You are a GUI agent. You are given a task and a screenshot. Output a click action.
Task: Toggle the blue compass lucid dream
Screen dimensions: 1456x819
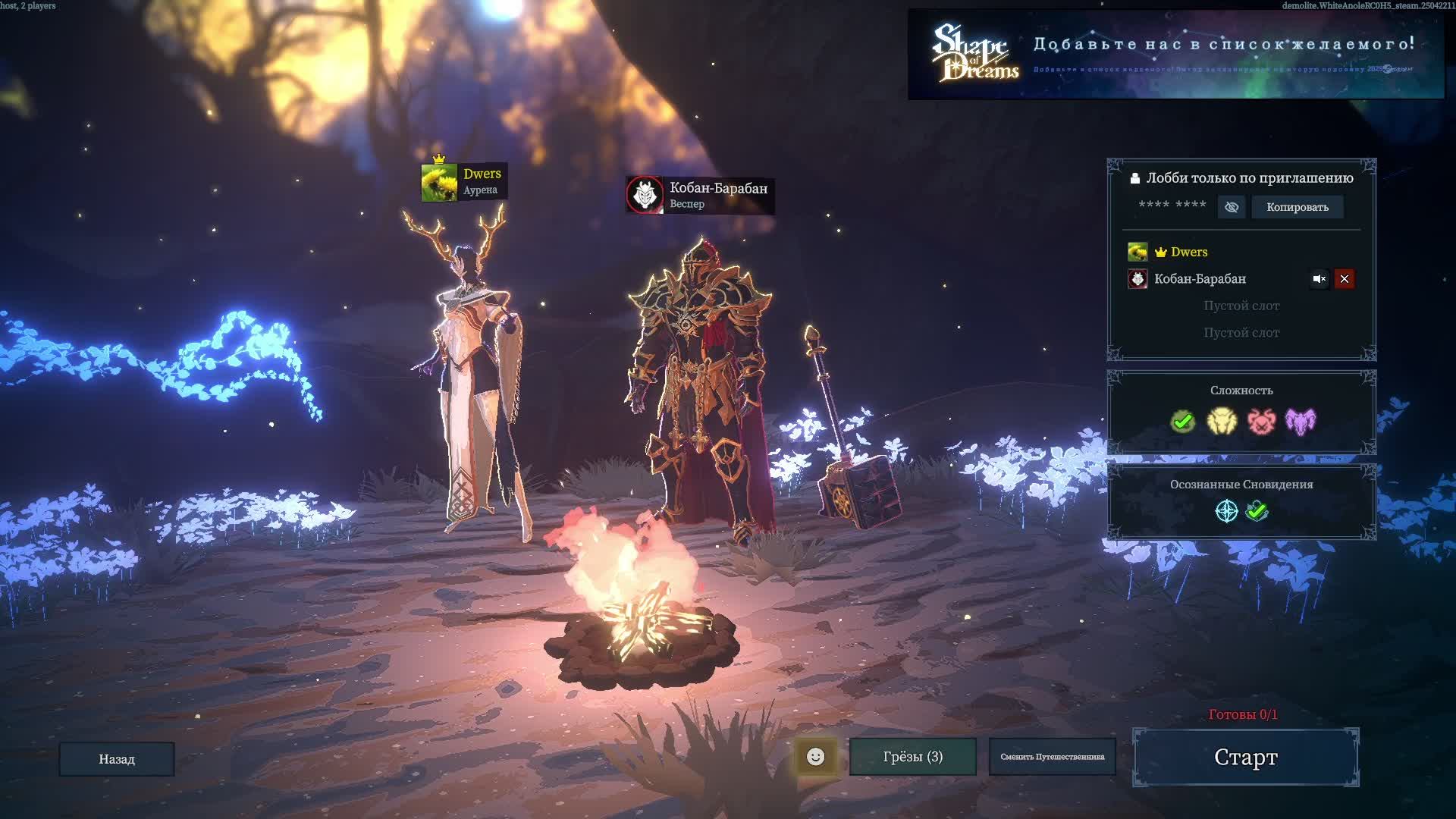click(x=1226, y=511)
